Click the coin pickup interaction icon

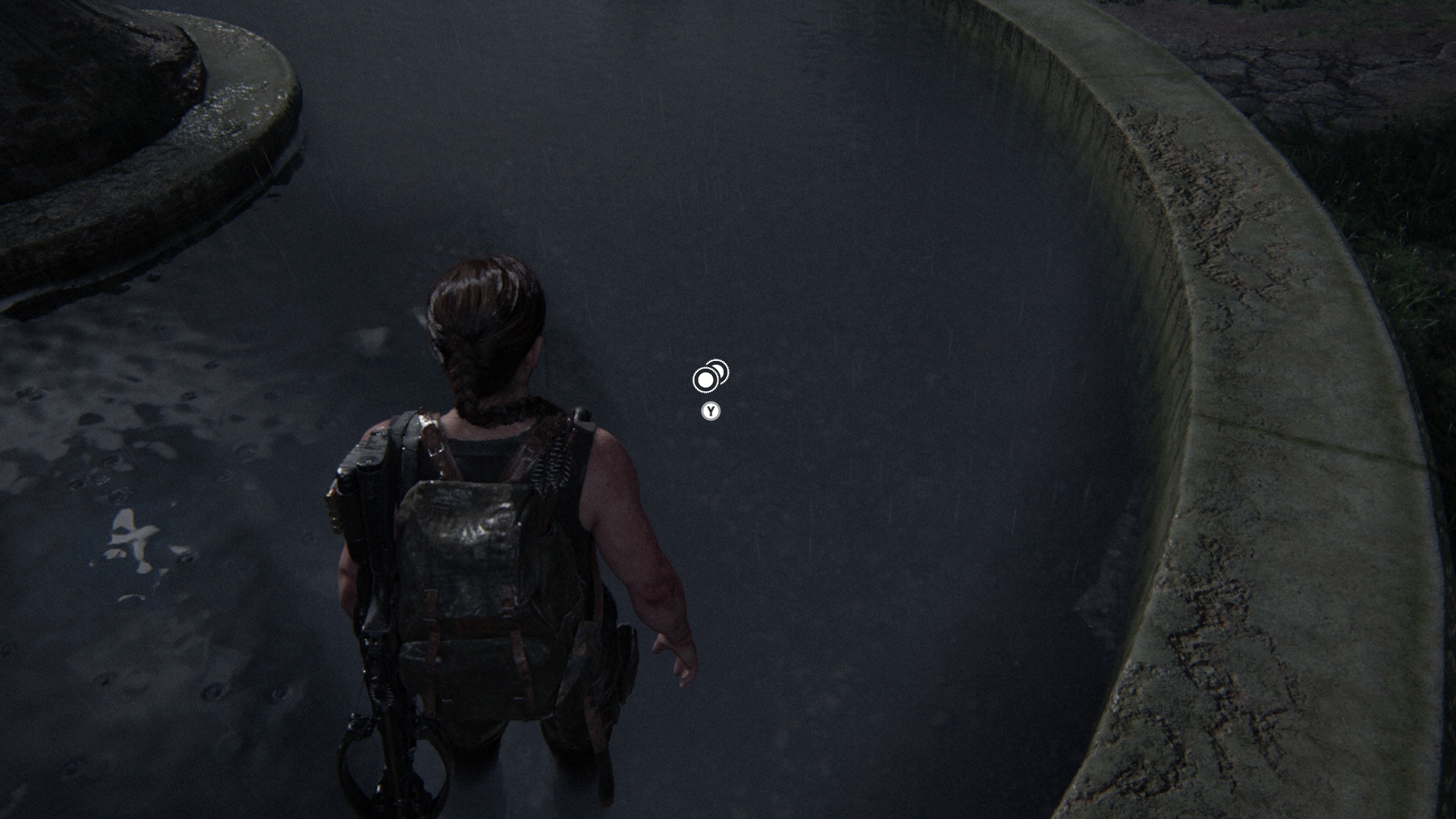710,376
